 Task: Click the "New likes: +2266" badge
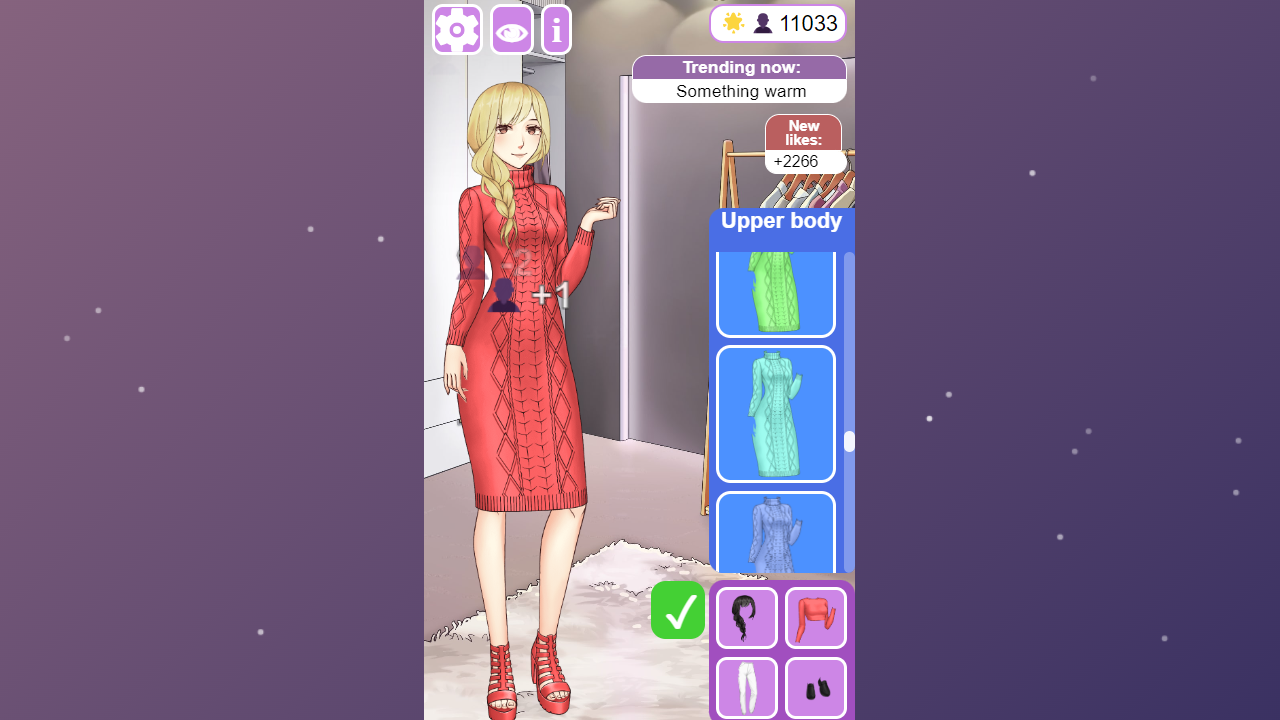click(x=803, y=143)
